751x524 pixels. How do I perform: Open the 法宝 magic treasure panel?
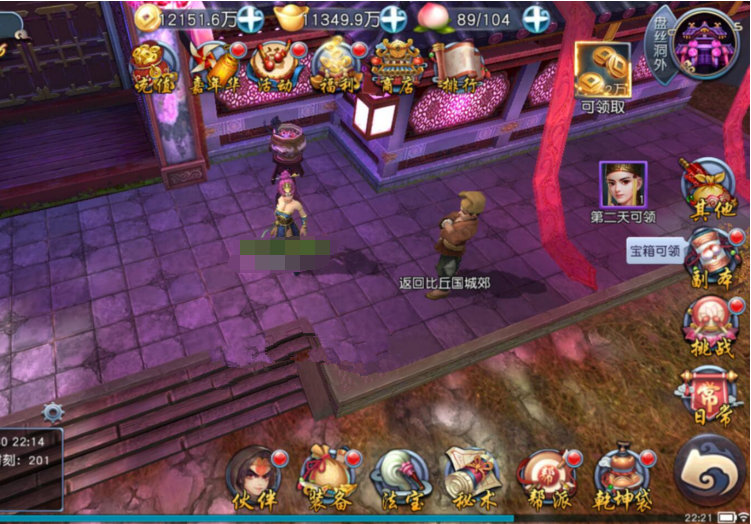(x=400, y=477)
